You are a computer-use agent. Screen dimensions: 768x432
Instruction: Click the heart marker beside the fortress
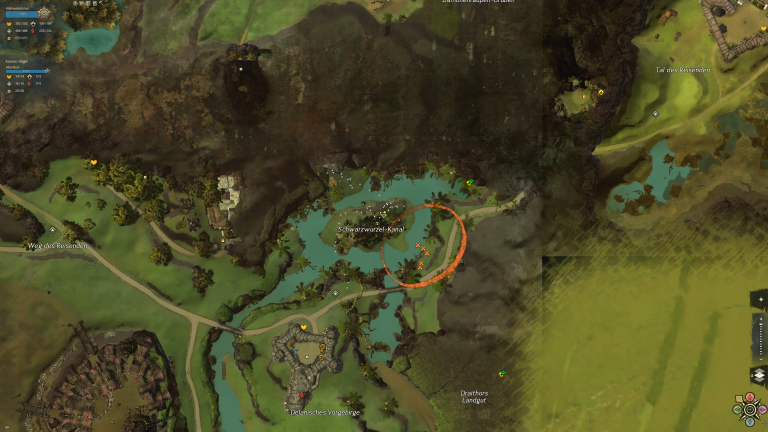(303, 327)
